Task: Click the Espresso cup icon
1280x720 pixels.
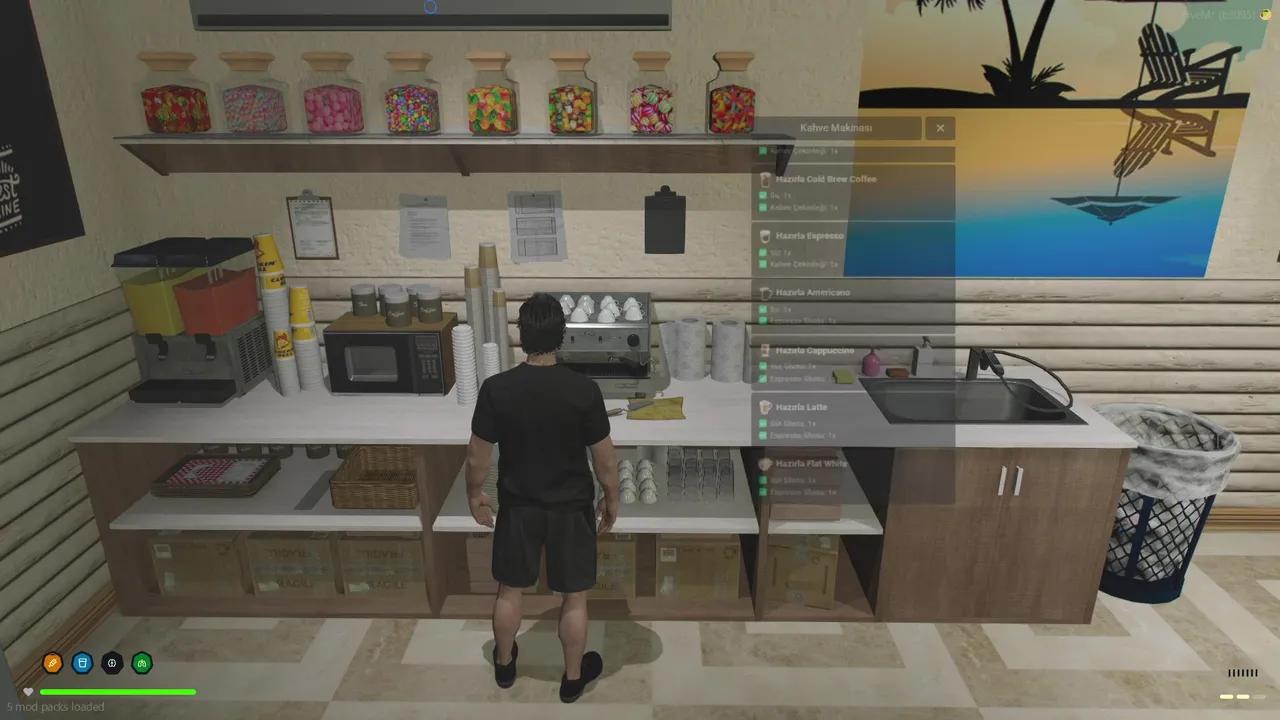Action: coord(766,235)
